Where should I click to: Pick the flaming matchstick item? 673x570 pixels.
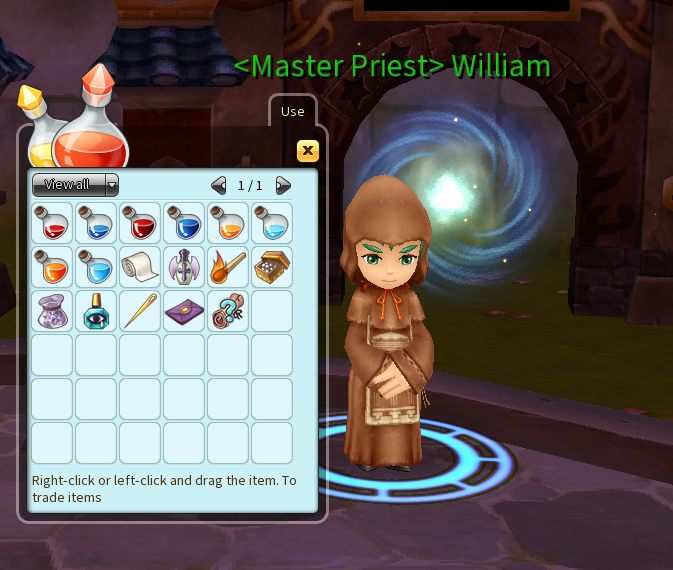[x=228, y=267]
